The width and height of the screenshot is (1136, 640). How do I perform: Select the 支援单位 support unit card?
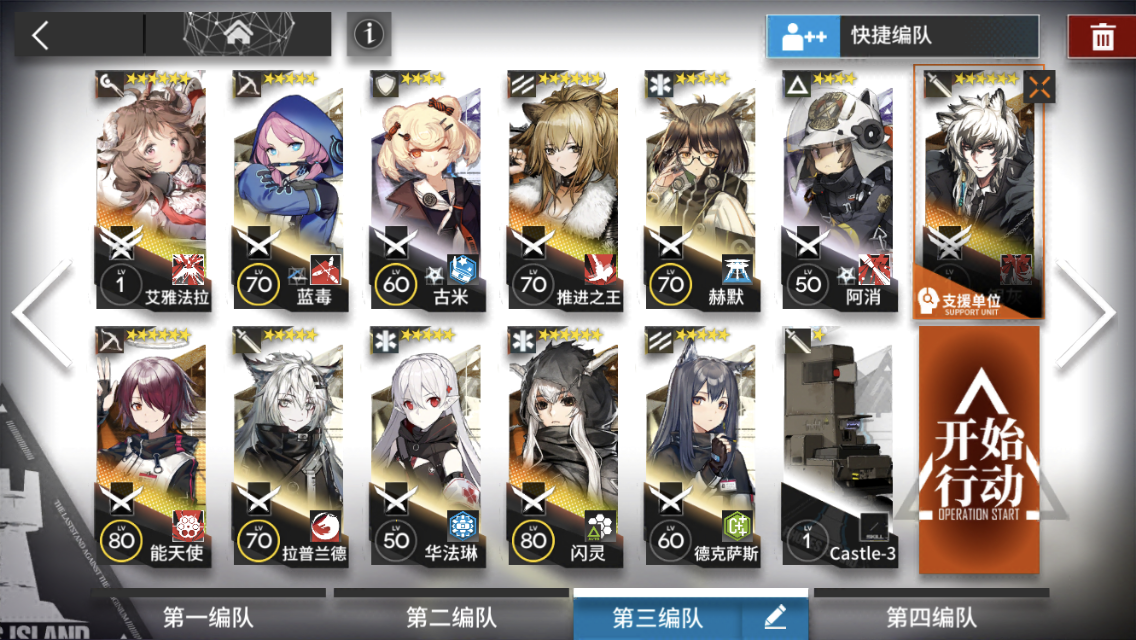click(x=979, y=190)
